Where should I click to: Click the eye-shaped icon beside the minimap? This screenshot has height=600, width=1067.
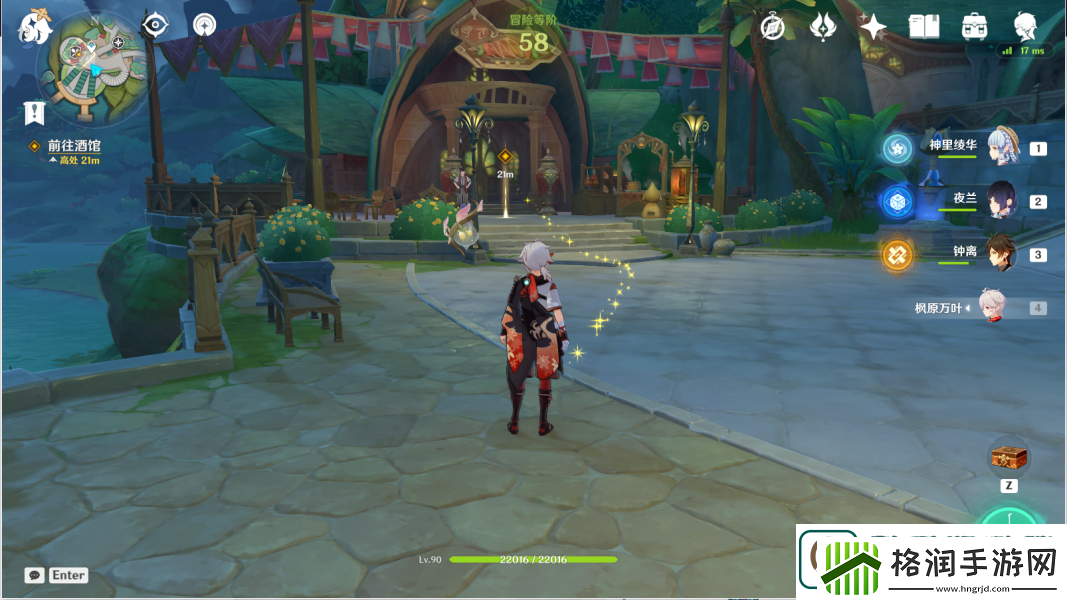pyautogui.click(x=155, y=25)
